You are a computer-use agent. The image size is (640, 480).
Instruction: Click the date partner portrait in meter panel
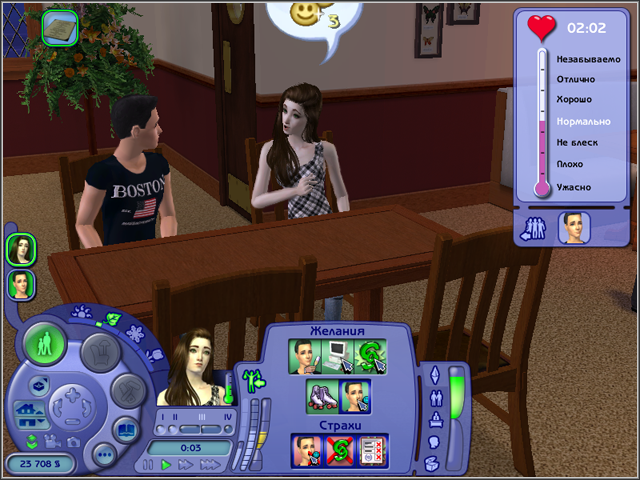point(573,228)
